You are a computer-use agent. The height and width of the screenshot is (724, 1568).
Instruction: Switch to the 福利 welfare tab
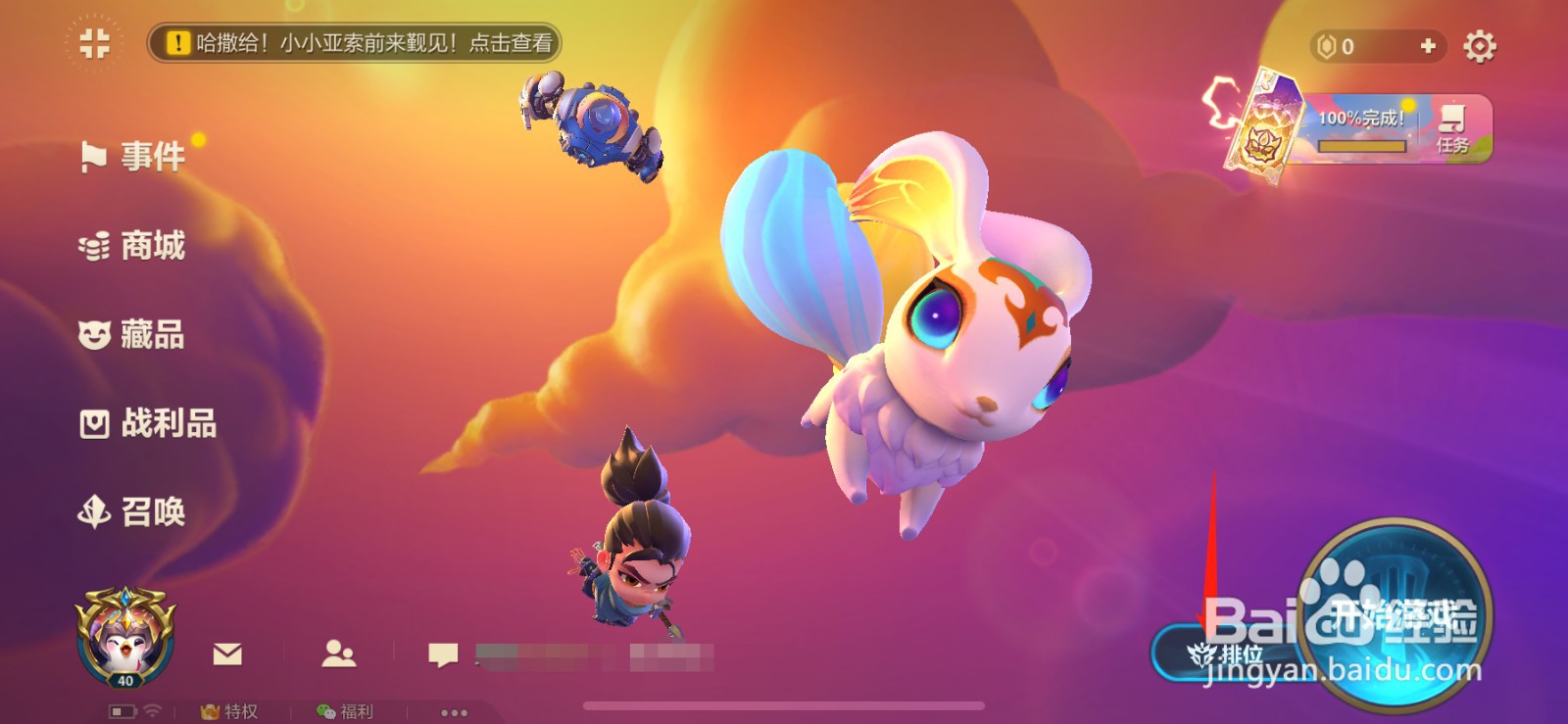pyautogui.click(x=343, y=712)
